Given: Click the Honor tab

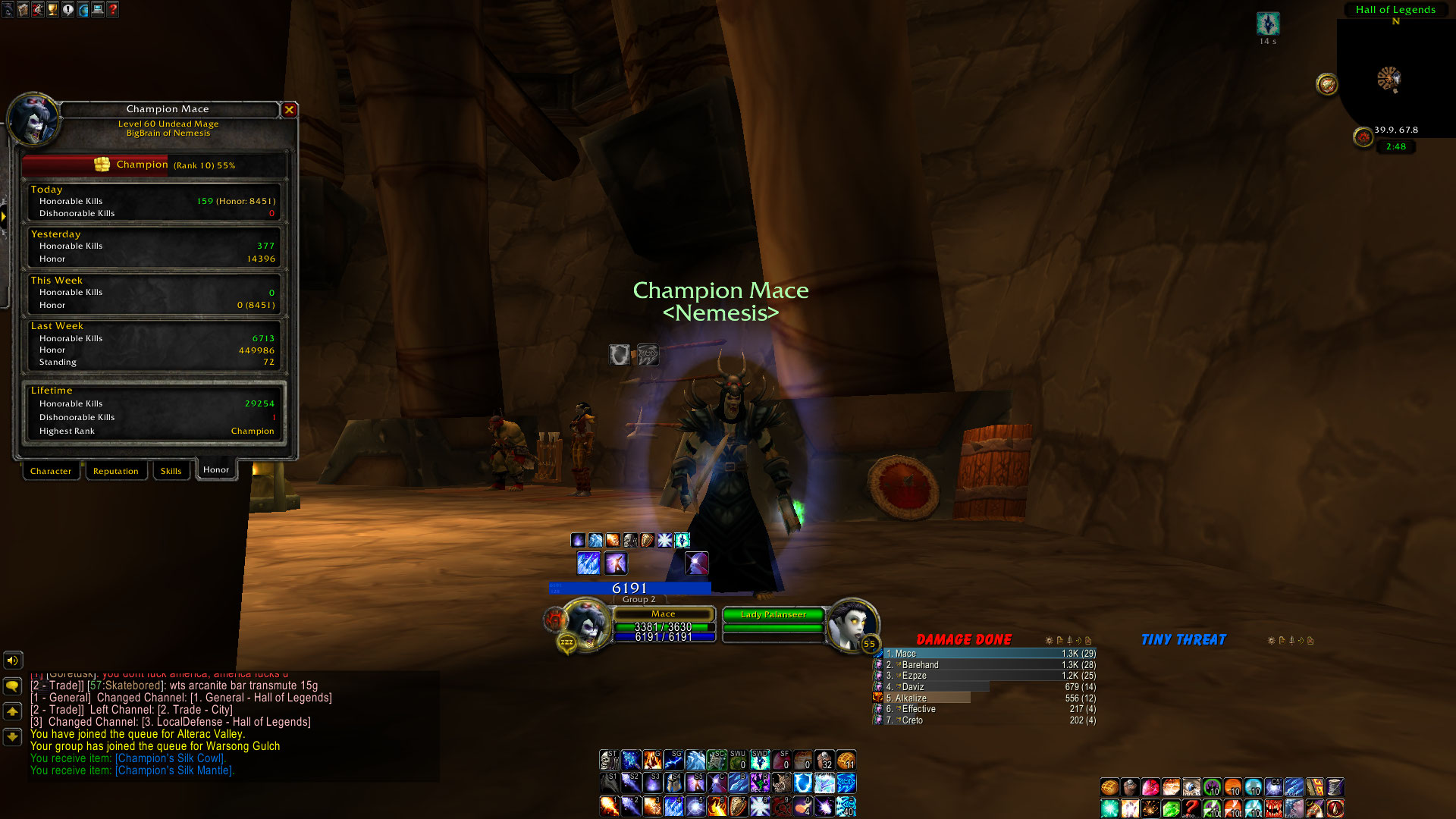Looking at the screenshot, I should point(216,470).
